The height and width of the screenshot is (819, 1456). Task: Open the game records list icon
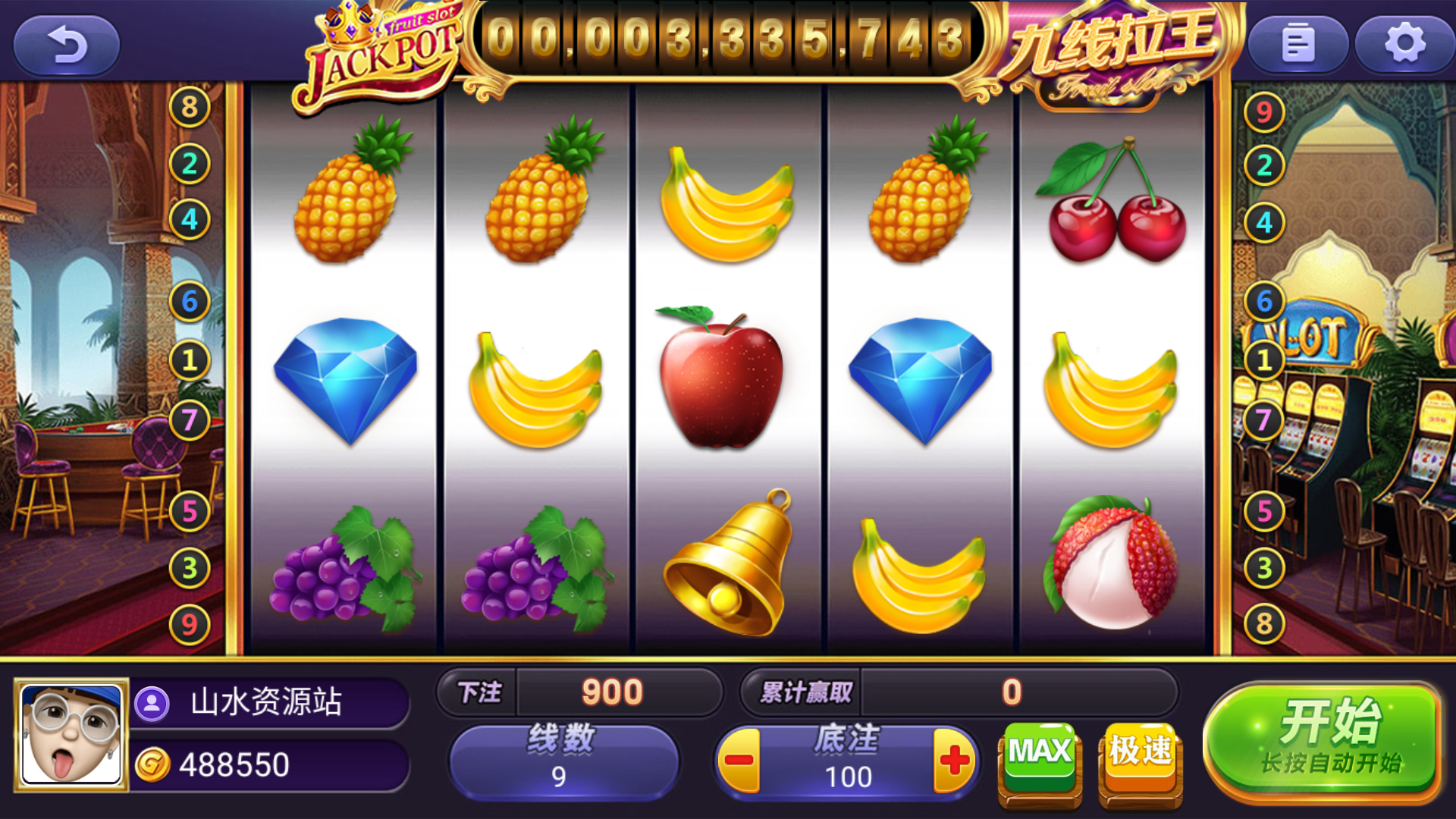[x=1298, y=45]
